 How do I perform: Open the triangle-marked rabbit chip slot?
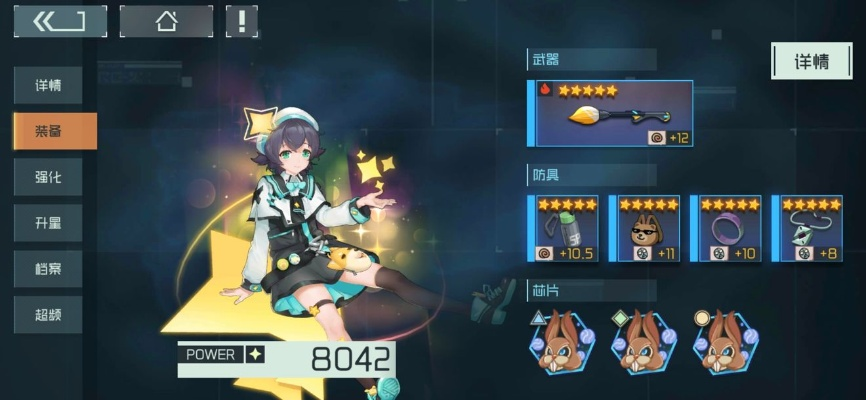coord(563,342)
